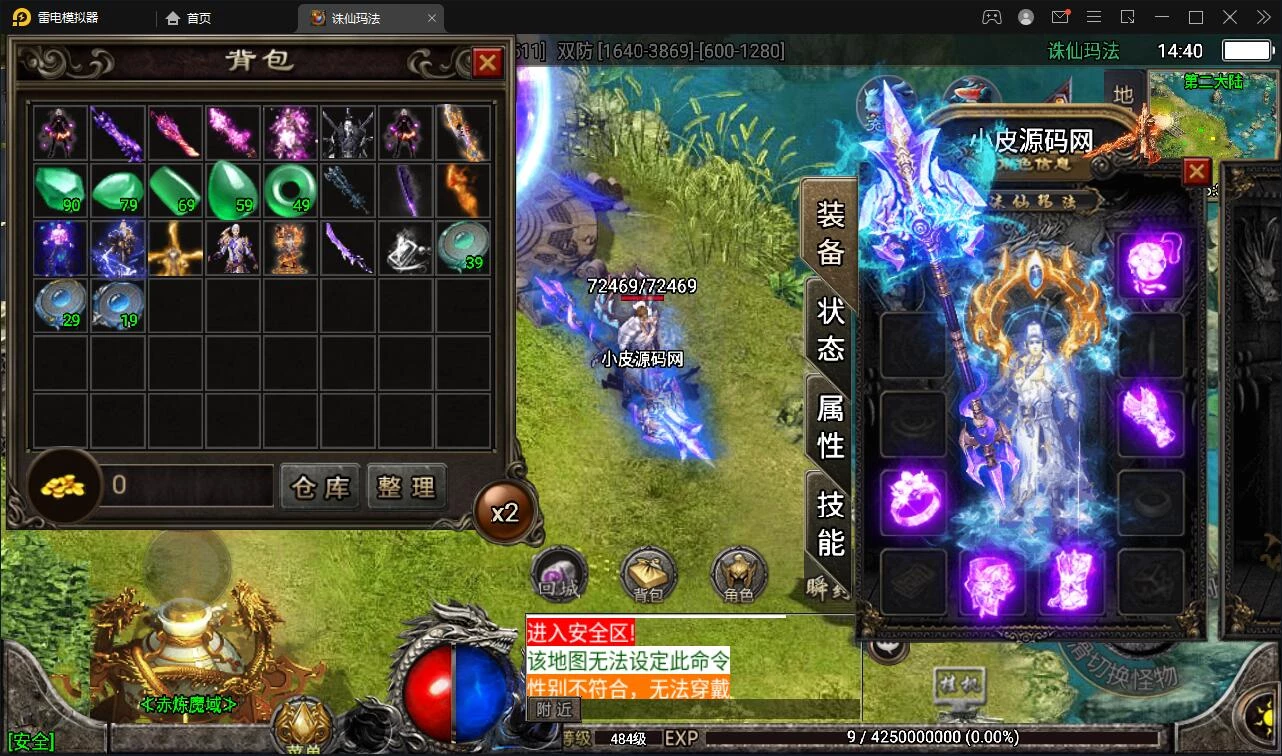Image resolution: width=1282 pixels, height=756 pixels.
Task: Open the 角色 character icon
Action: click(739, 575)
